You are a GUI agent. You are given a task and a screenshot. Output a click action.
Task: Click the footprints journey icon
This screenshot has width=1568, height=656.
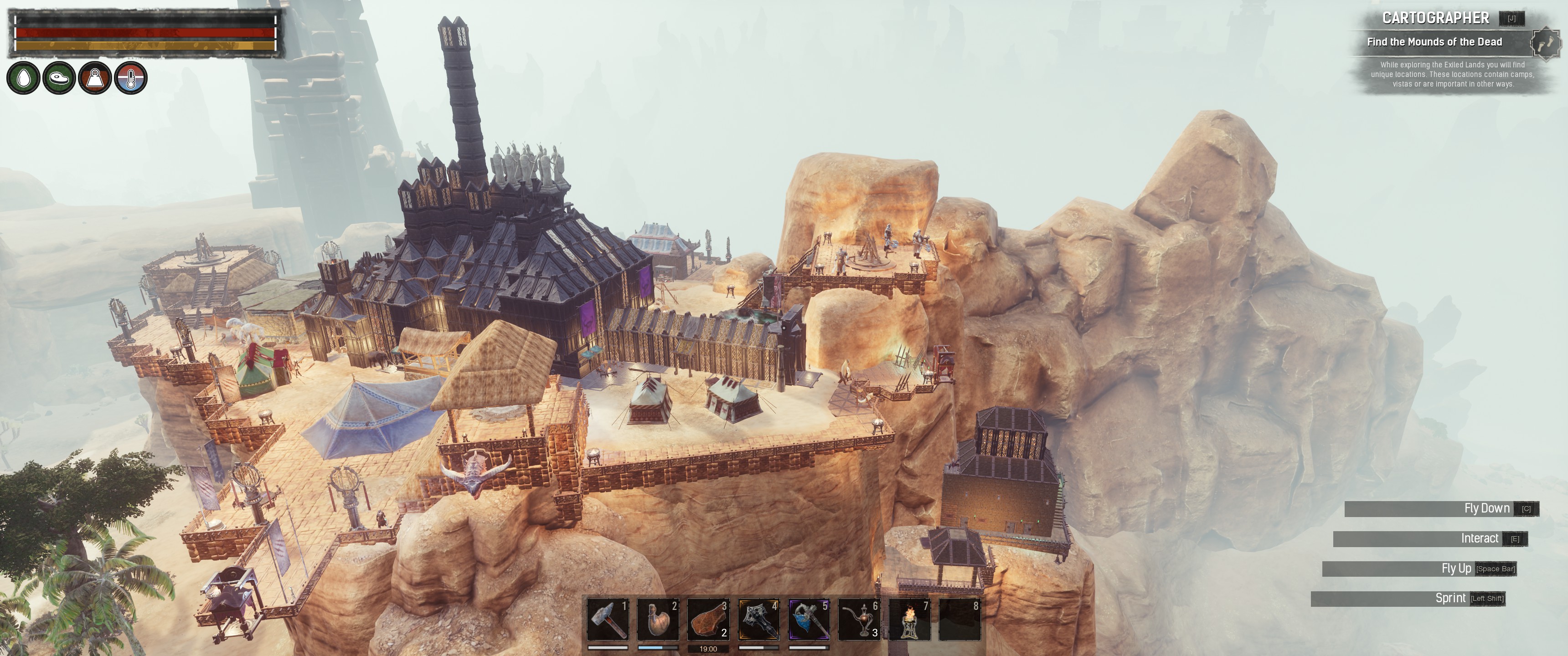click(1546, 43)
